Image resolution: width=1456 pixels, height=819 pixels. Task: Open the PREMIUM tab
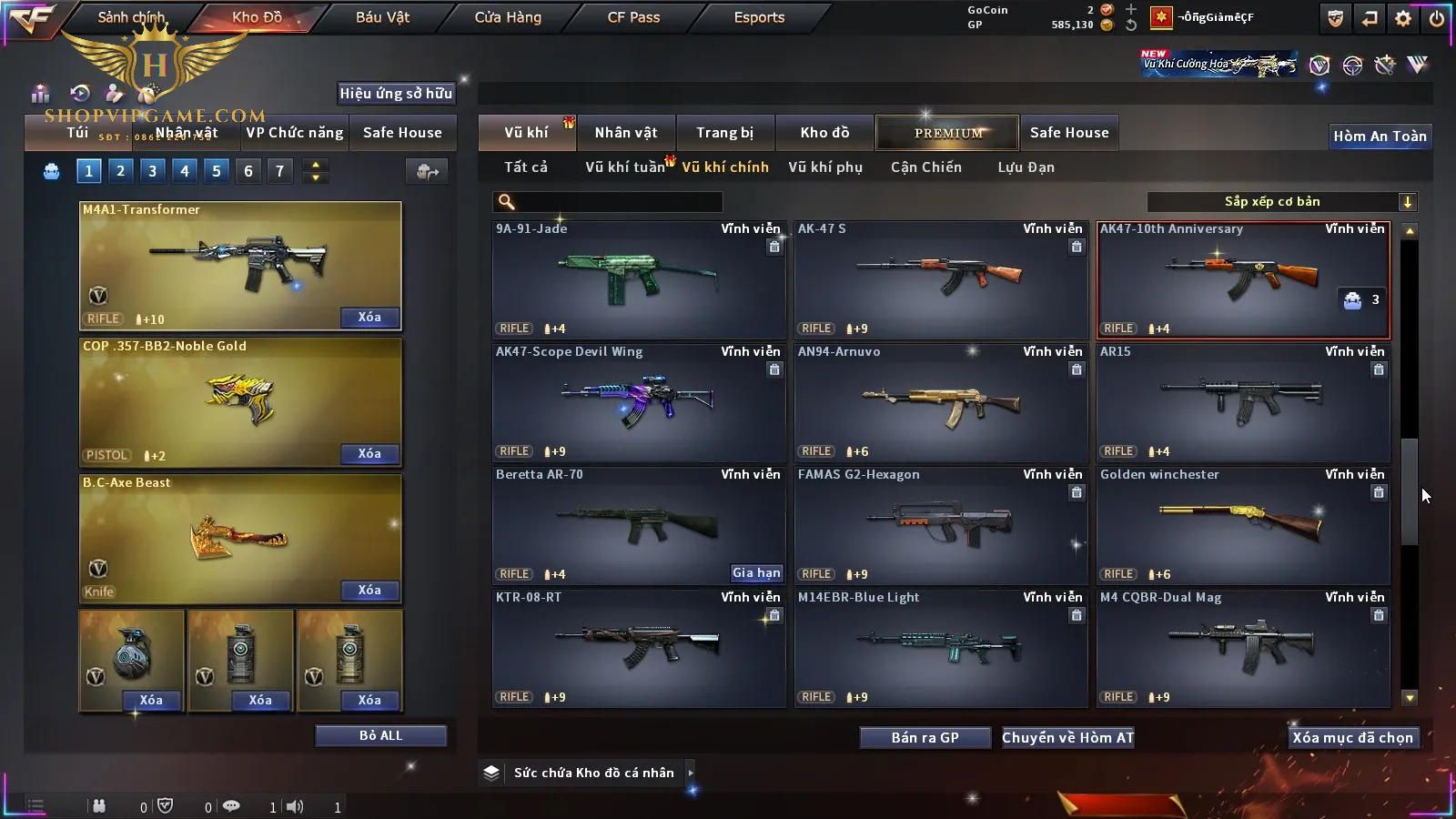[948, 133]
